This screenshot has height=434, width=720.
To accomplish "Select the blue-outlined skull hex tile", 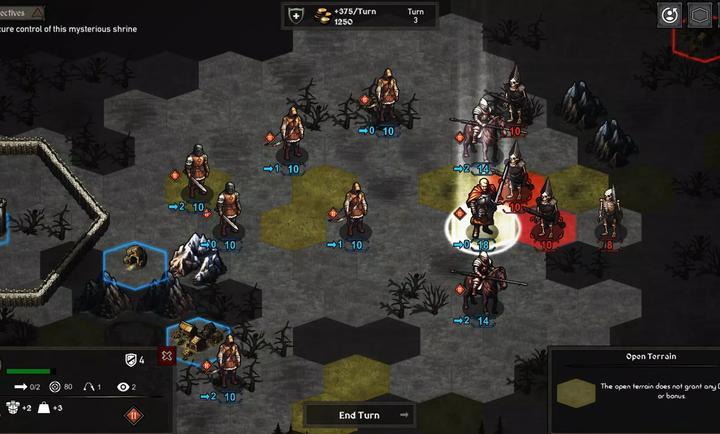I will point(136,263).
